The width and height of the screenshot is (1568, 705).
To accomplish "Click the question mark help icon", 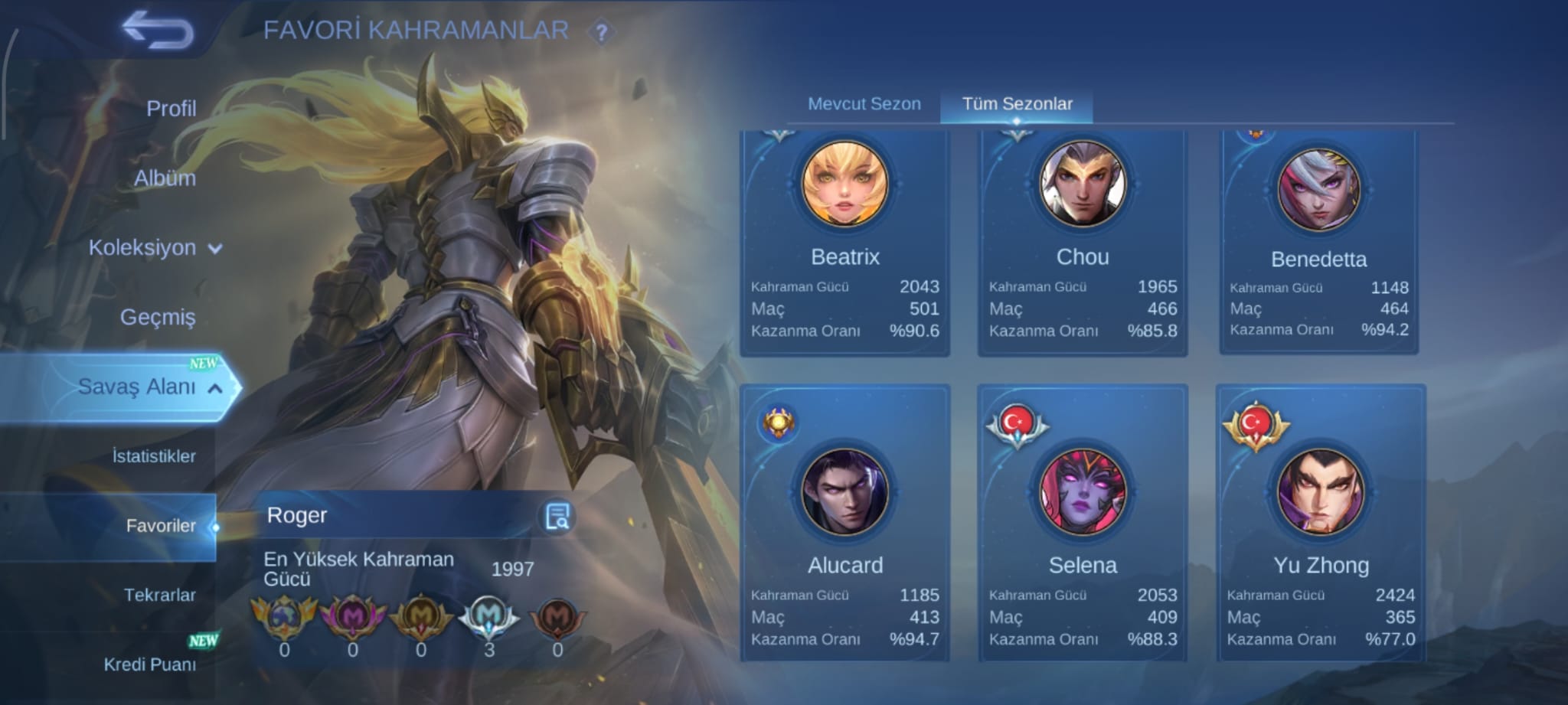I will pos(602,32).
